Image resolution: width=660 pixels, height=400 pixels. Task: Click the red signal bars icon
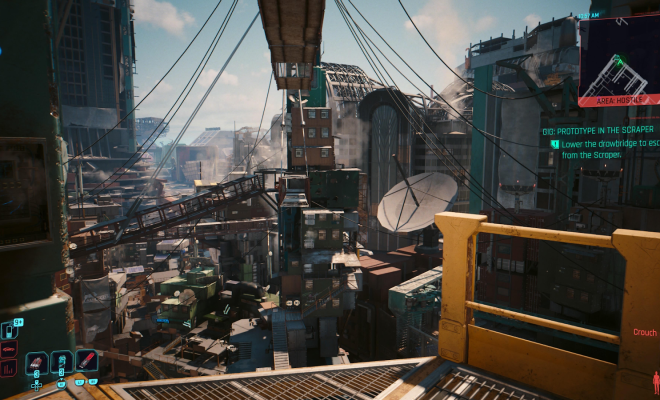point(9,367)
